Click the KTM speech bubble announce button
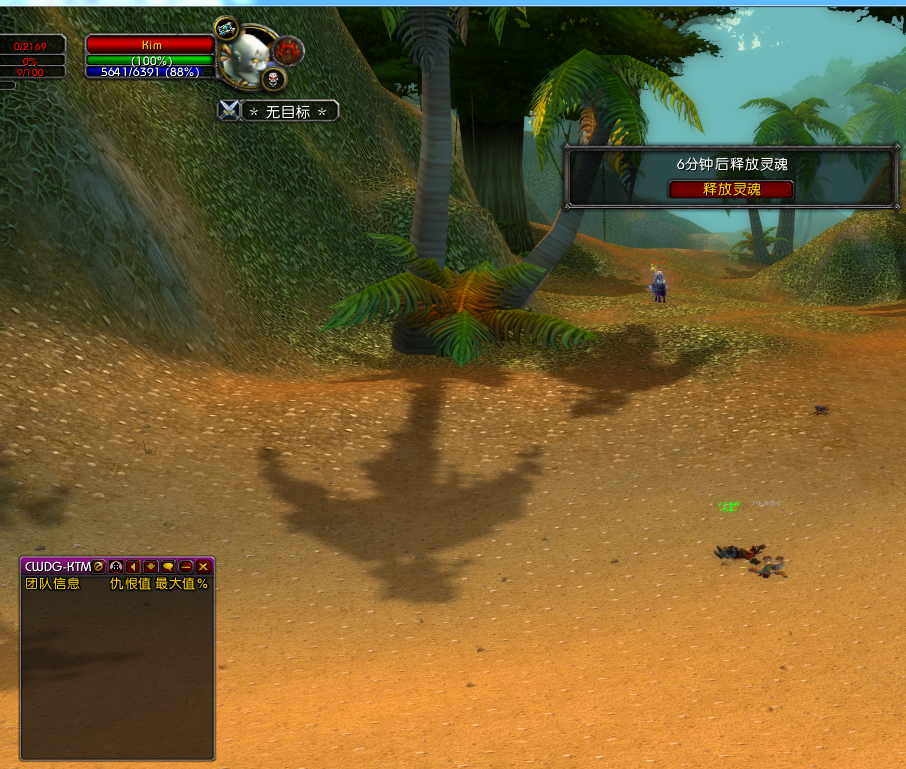Screen dimensions: 906x769 pyautogui.click(x=168, y=566)
